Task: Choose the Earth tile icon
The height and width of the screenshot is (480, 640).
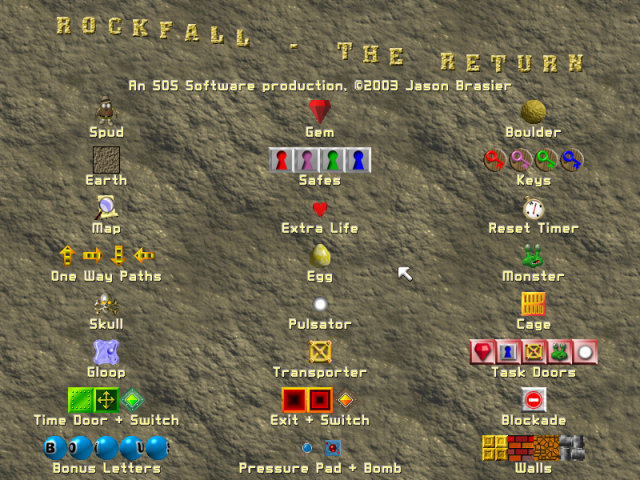Action: pyautogui.click(x=106, y=160)
